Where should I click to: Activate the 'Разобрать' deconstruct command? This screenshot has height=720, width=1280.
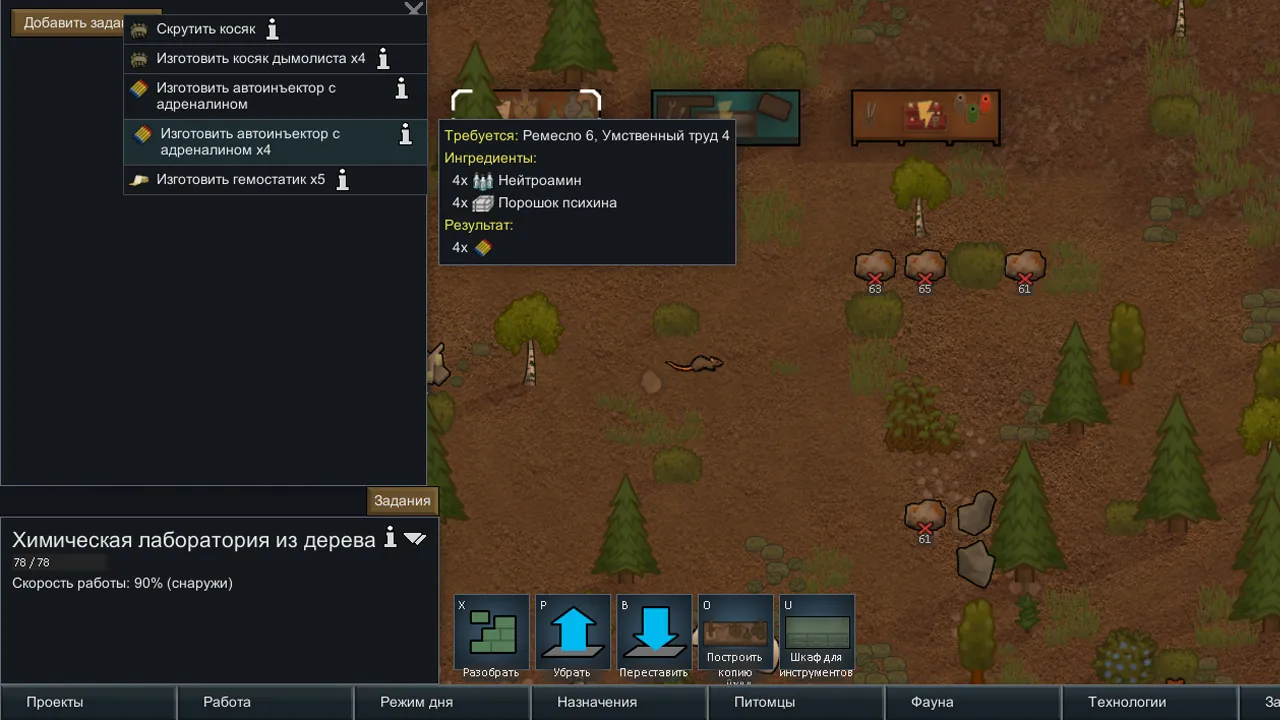coord(491,637)
